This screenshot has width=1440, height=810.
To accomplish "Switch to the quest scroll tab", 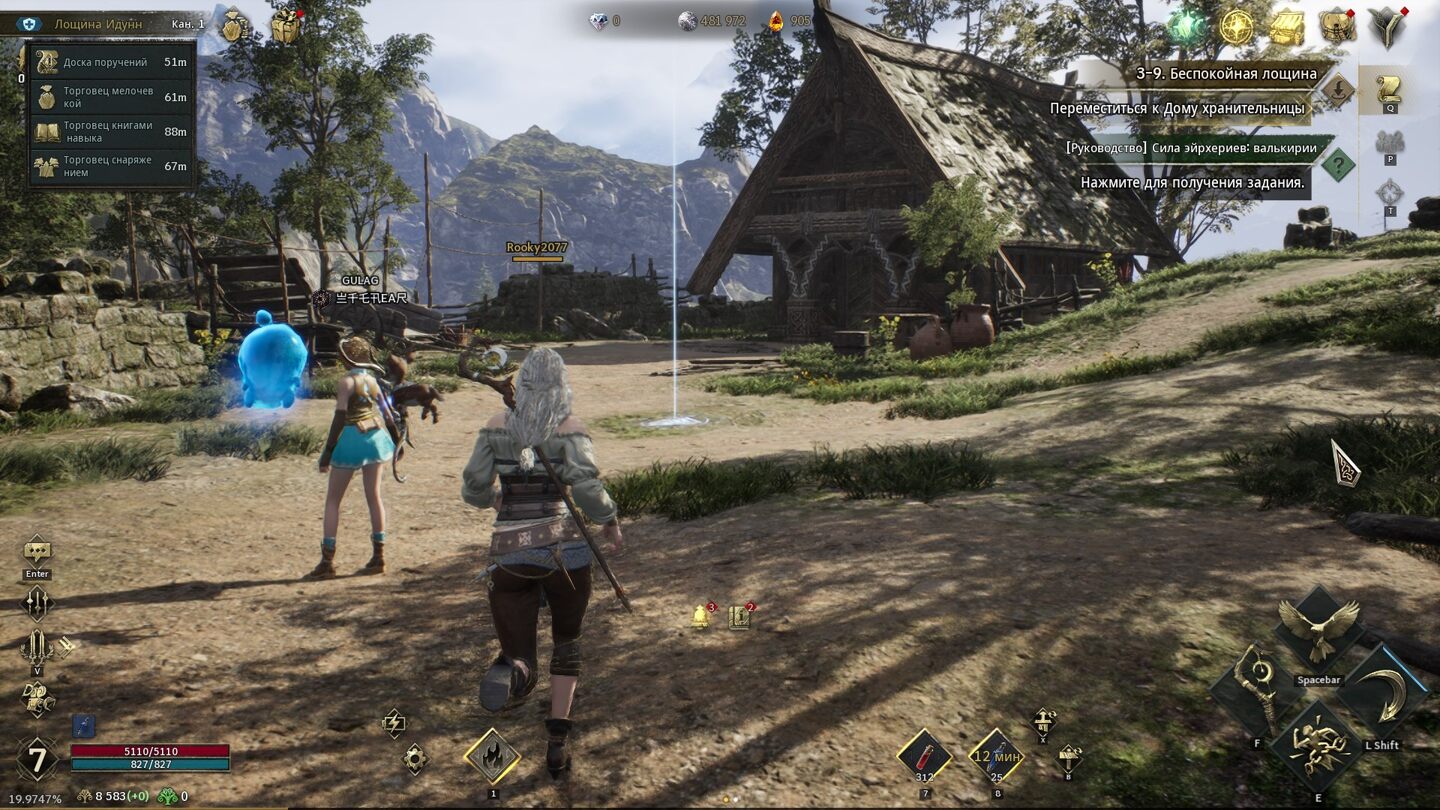I will [1389, 88].
